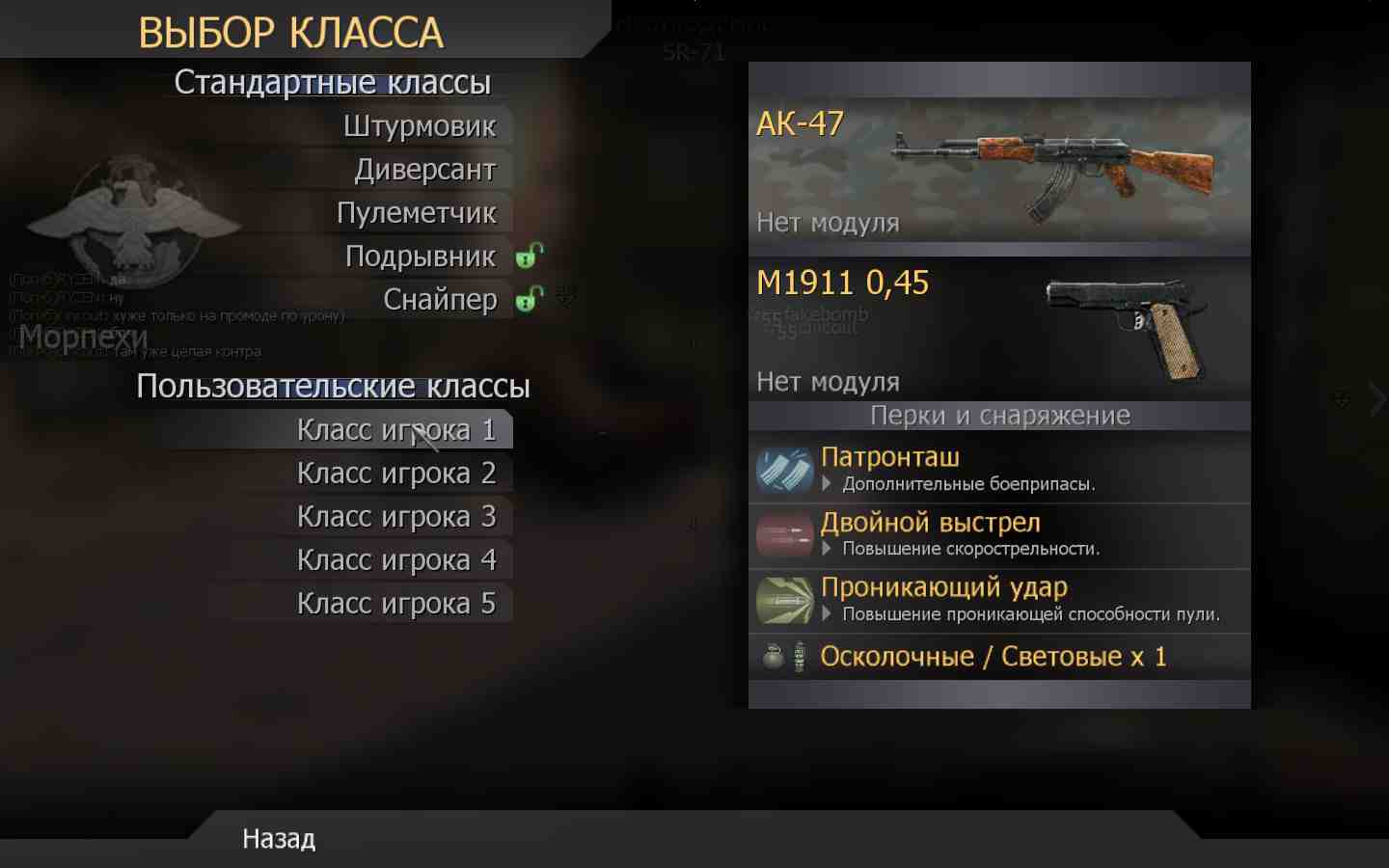Toggle the unlock padlock next to Подрывник
Image resolution: width=1389 pixels, height=868 pixels.
[x=527, y=256]
